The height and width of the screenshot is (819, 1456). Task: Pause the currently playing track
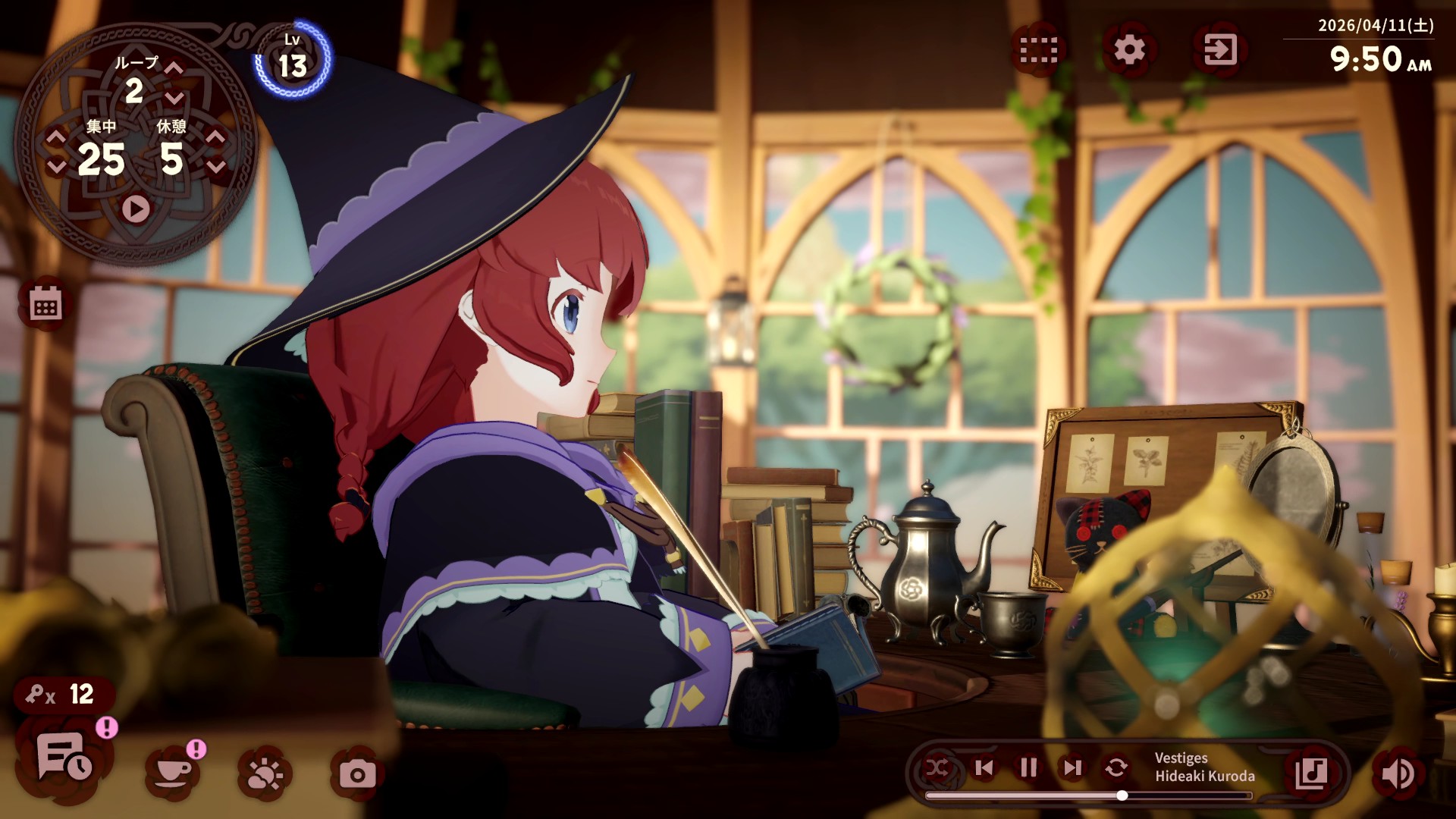pyautogui.click(x=1028, y=768)
